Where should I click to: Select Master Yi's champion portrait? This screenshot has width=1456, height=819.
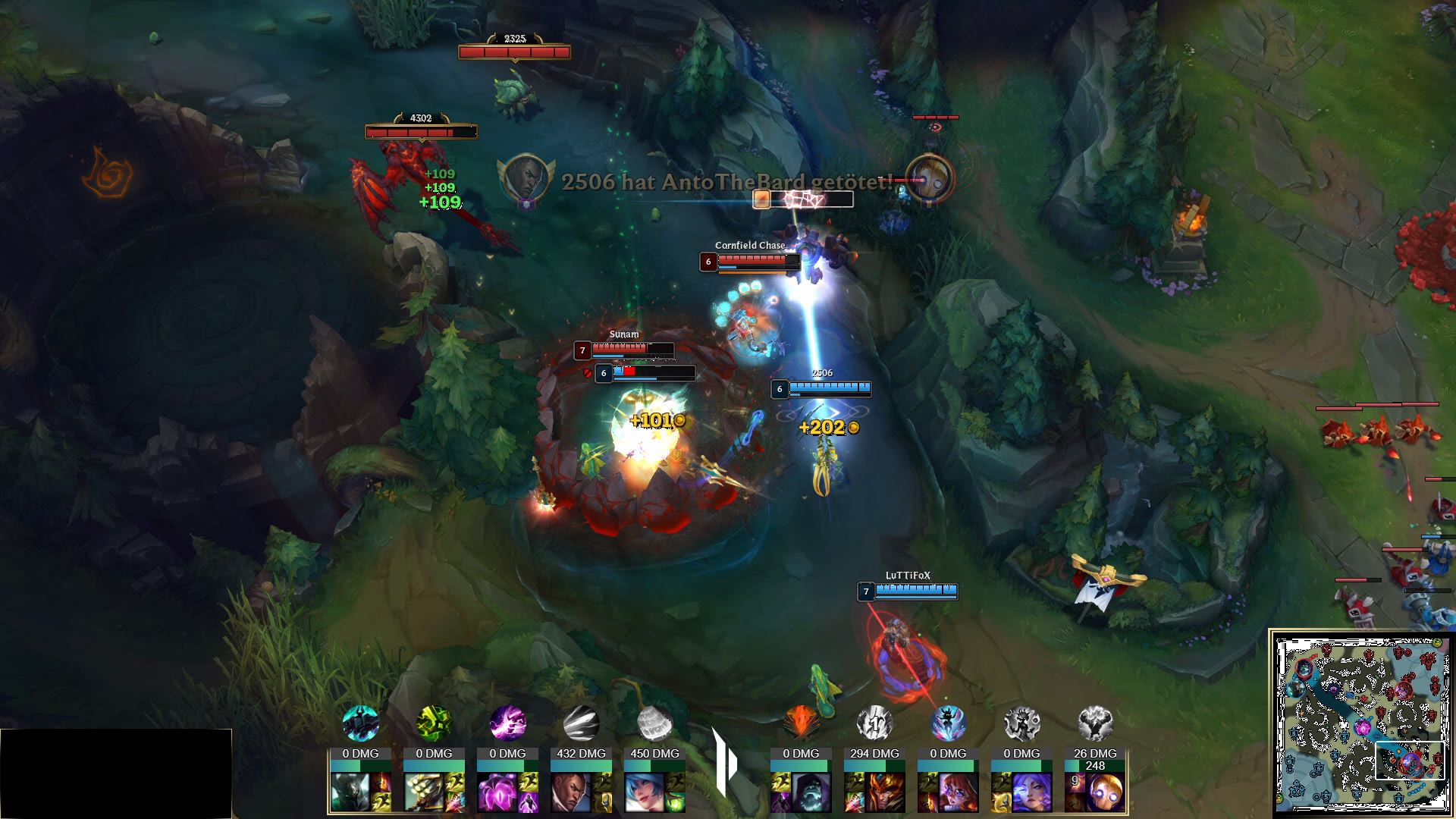(423, 792)
